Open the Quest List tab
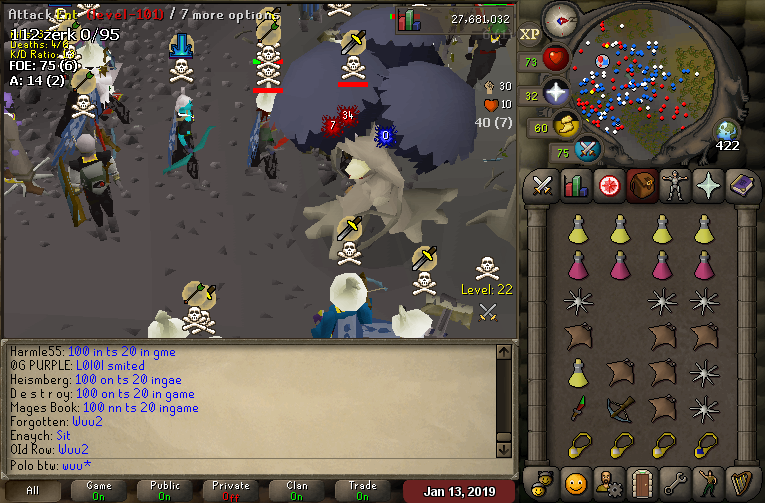The image size is (765, 503). click(x=609, y=186)
